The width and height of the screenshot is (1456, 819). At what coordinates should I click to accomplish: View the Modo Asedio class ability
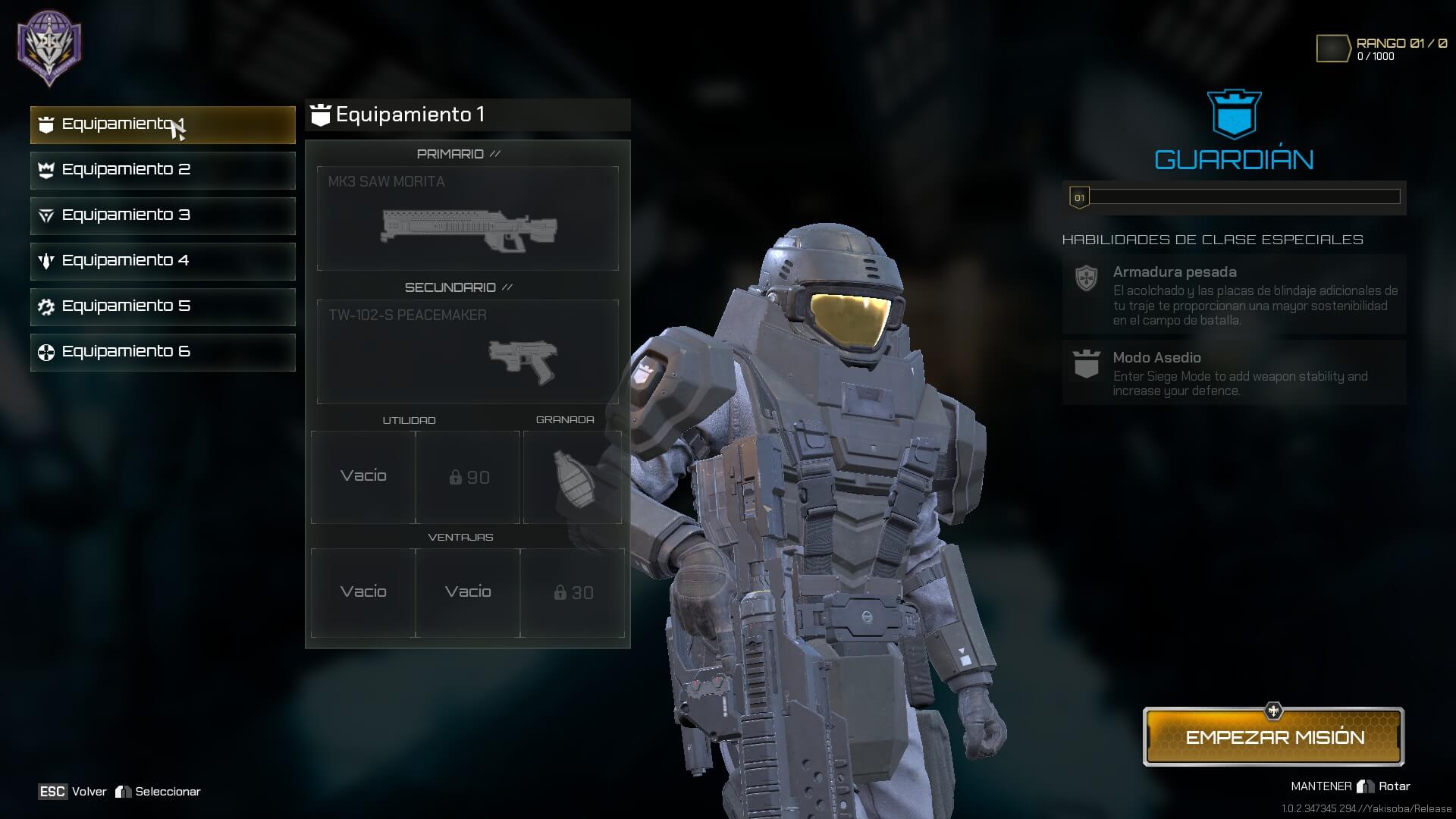pos(1234,372)
